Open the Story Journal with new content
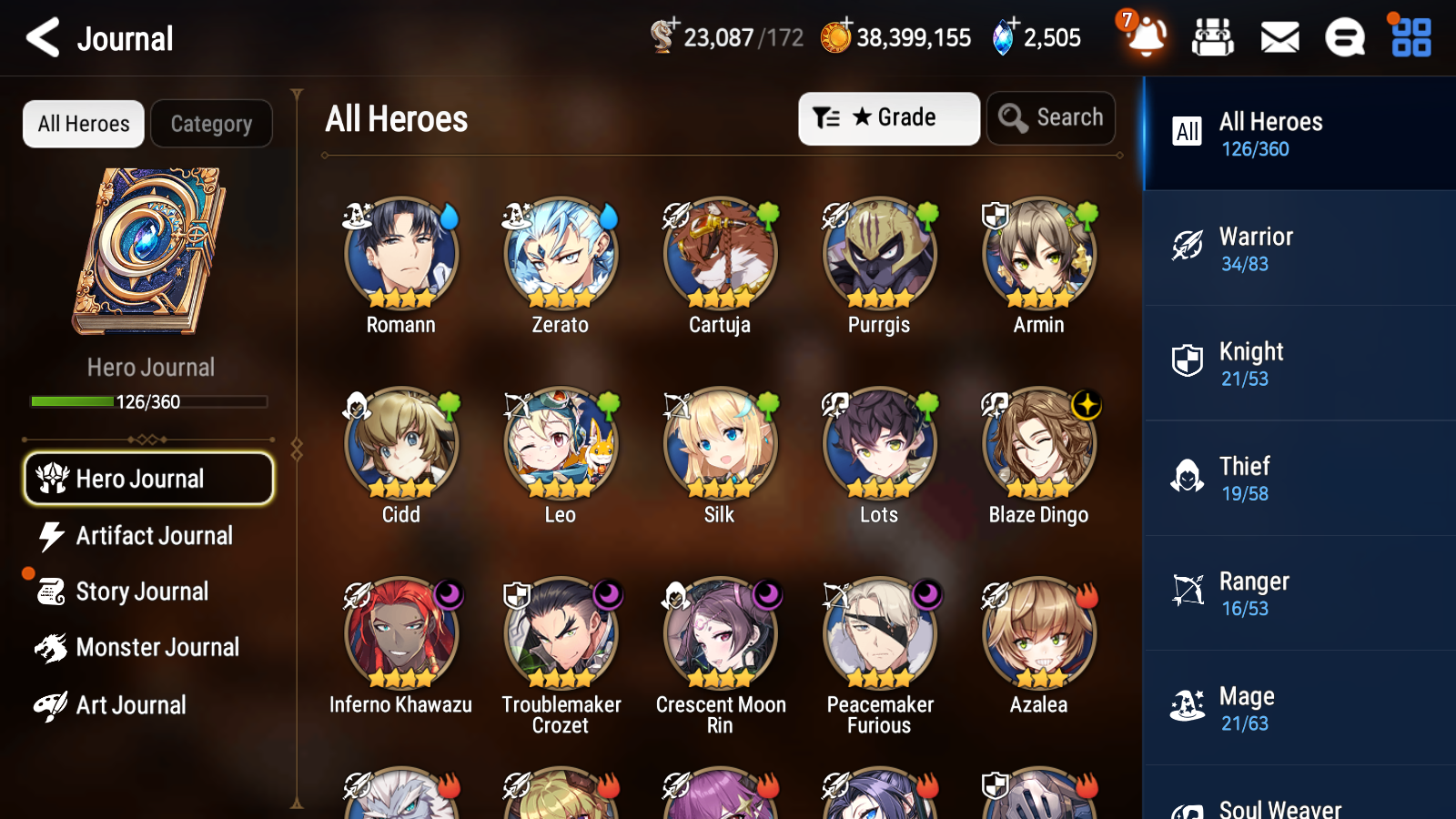 (x=141, y=591)
